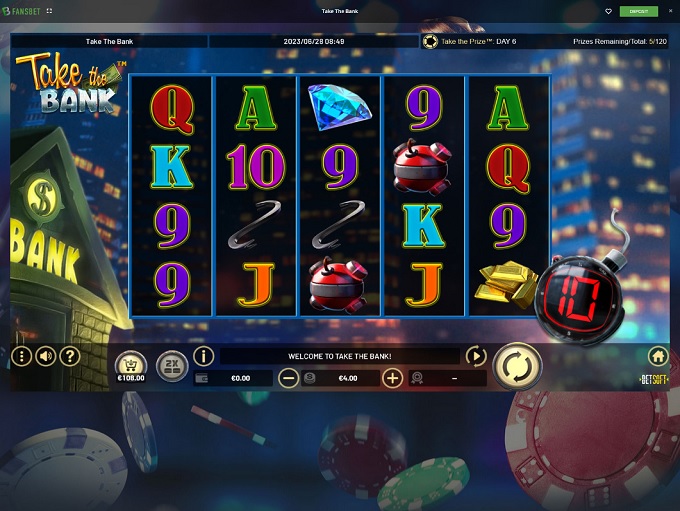The height and width of the screenshot is (511, 680).
Task: Open the question mark help icon
Action: 69,356
